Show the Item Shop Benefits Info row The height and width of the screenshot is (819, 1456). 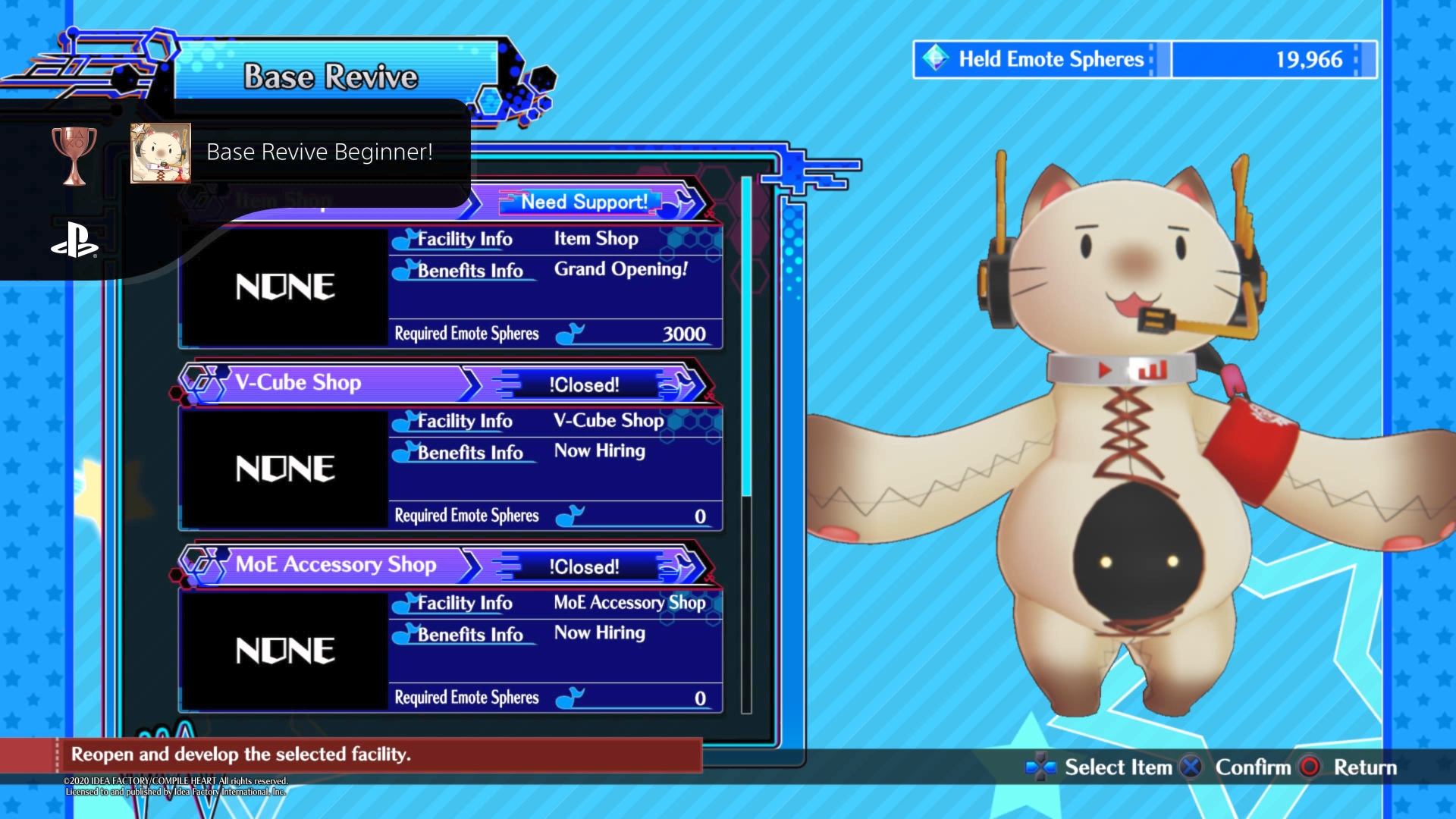(x=470, y=271)
